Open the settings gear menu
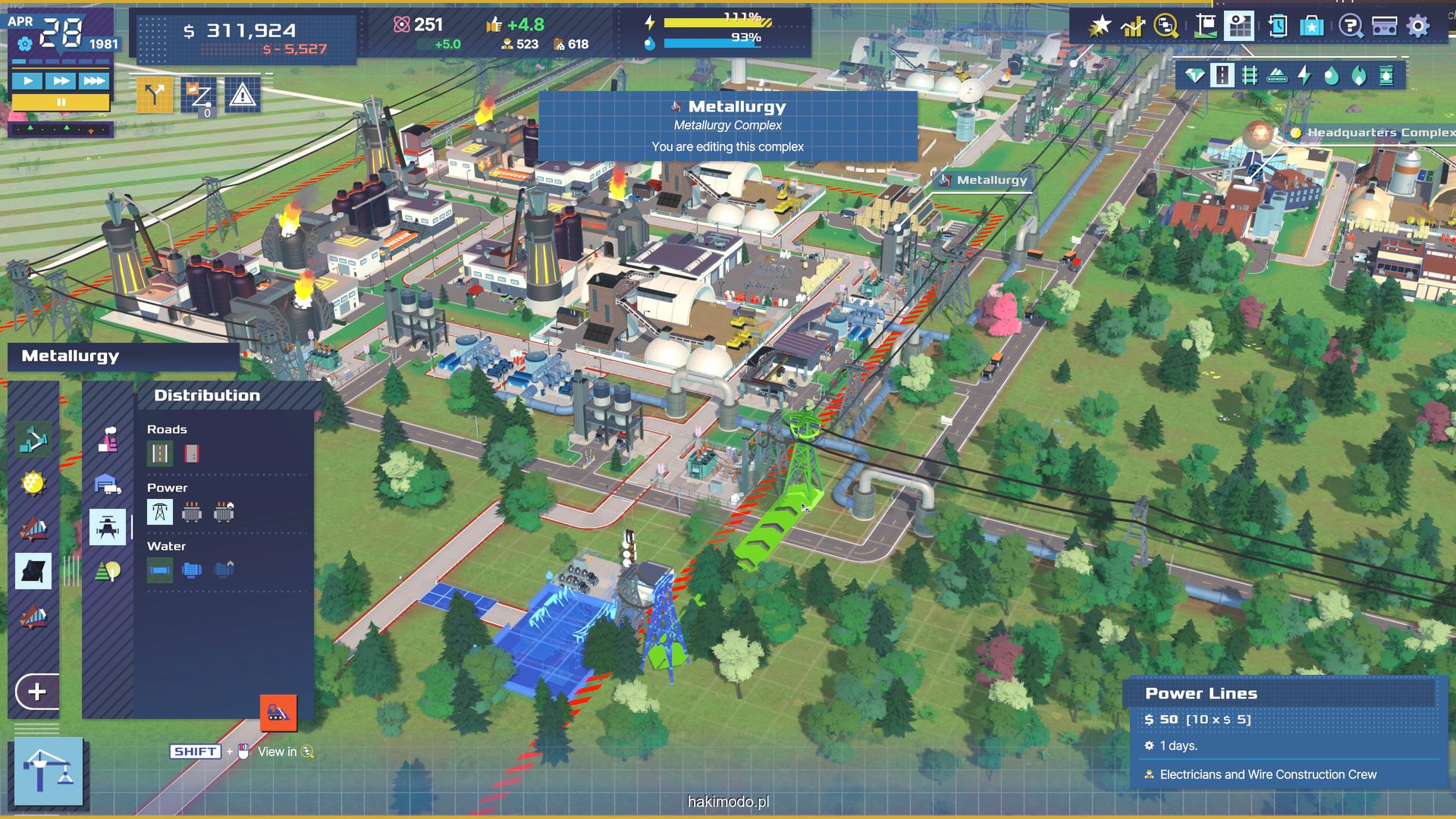This screenshot has width=1456, height=819. pyautogui.click(x=1417, y=27)
